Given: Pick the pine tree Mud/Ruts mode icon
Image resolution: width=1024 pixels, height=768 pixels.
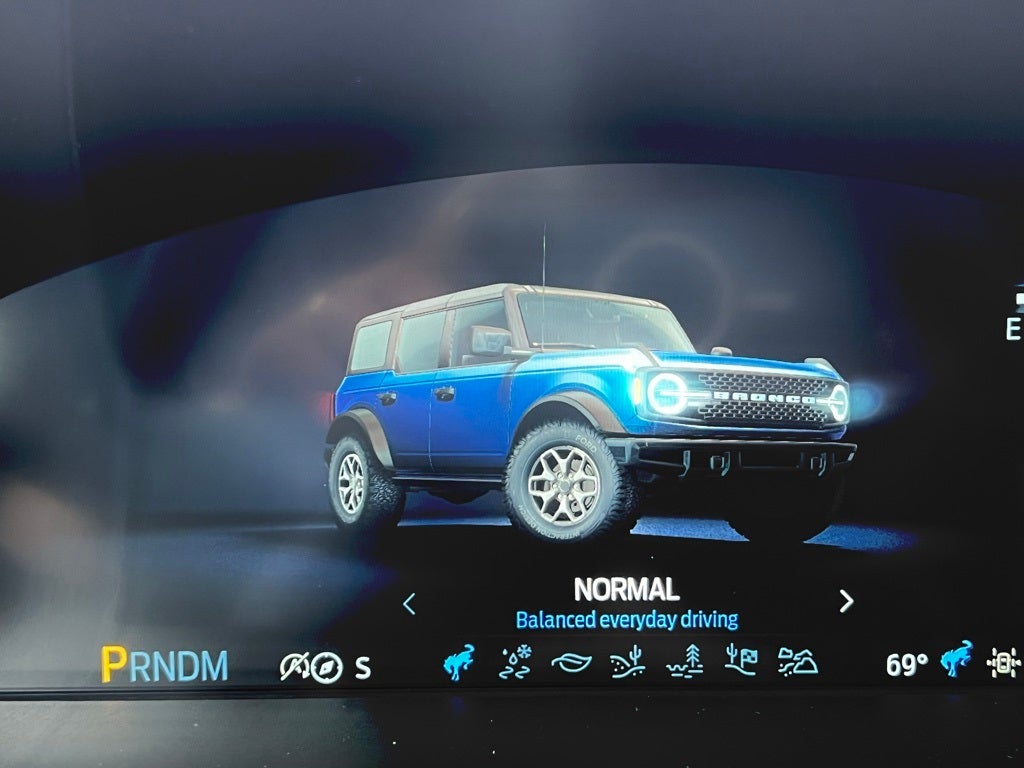Looking at the screenshot, I should 685,663.
